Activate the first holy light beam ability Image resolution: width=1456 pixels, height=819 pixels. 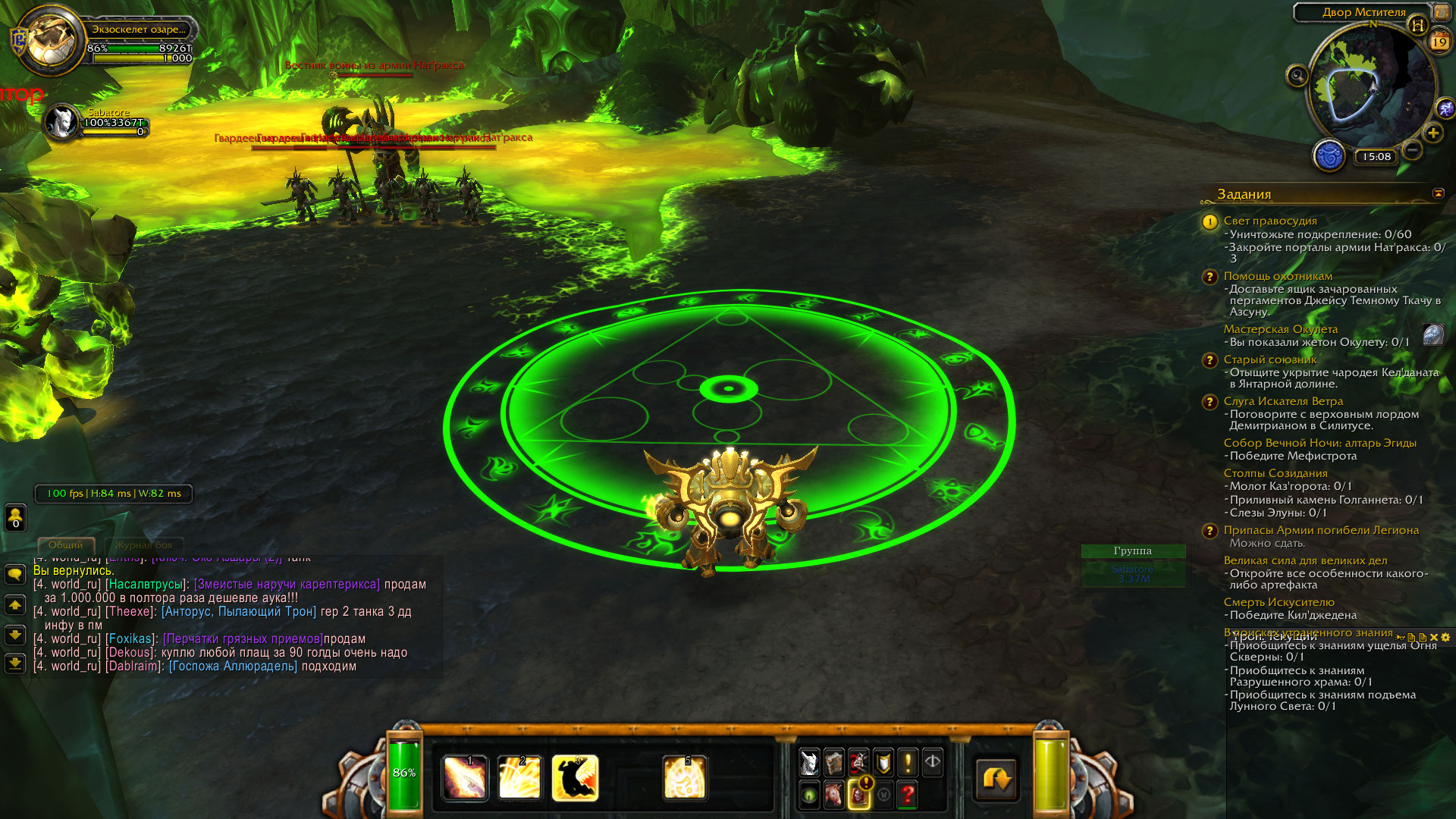point(465,778)
